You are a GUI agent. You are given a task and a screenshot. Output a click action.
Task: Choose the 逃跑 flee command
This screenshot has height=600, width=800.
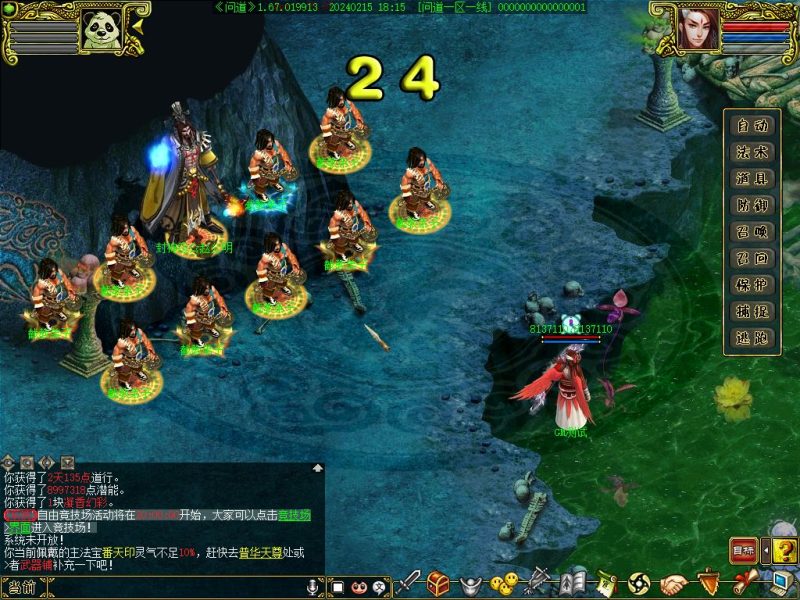752,338
